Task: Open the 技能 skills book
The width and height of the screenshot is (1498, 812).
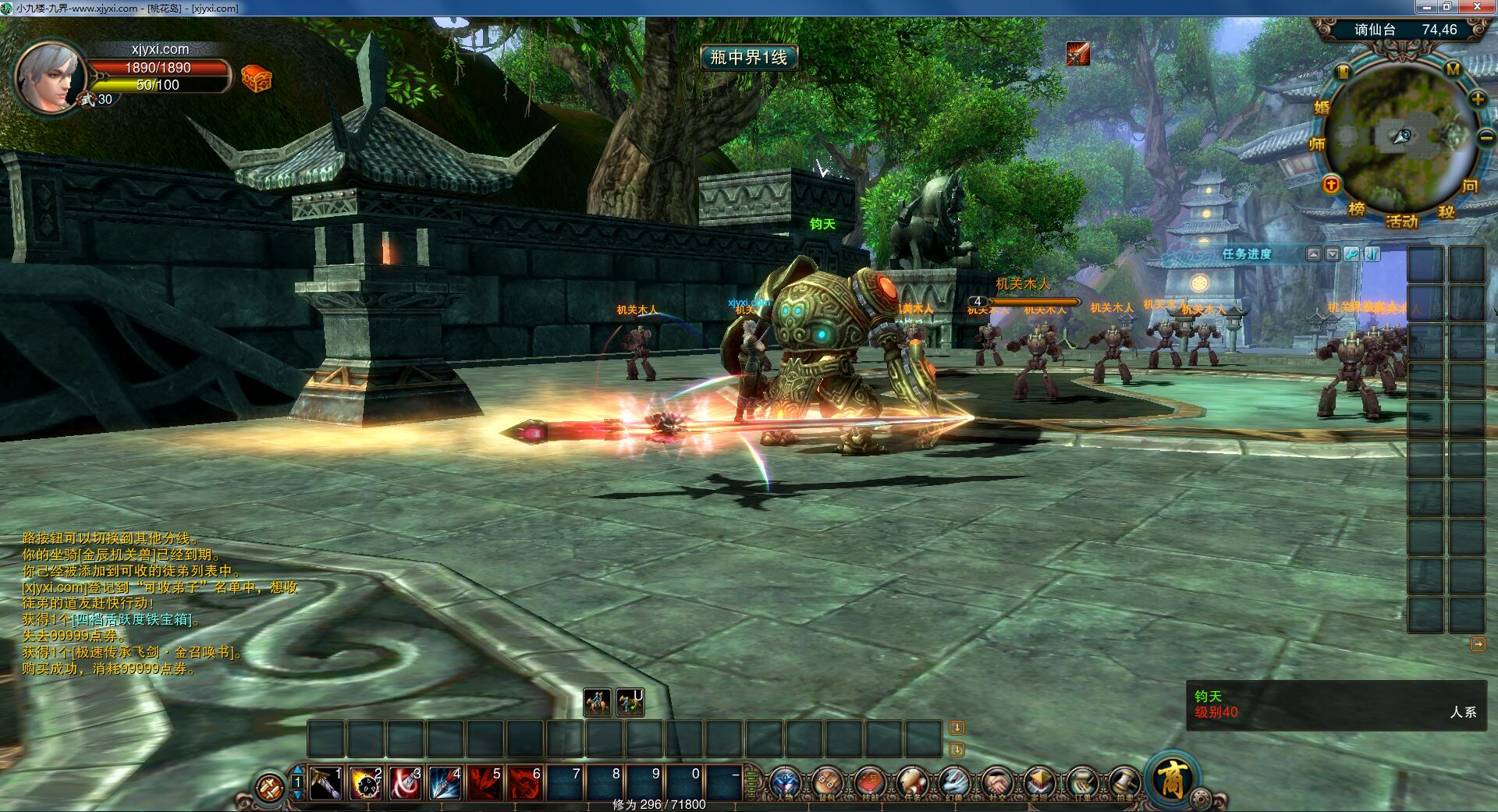Action: [x=869, y=783]
